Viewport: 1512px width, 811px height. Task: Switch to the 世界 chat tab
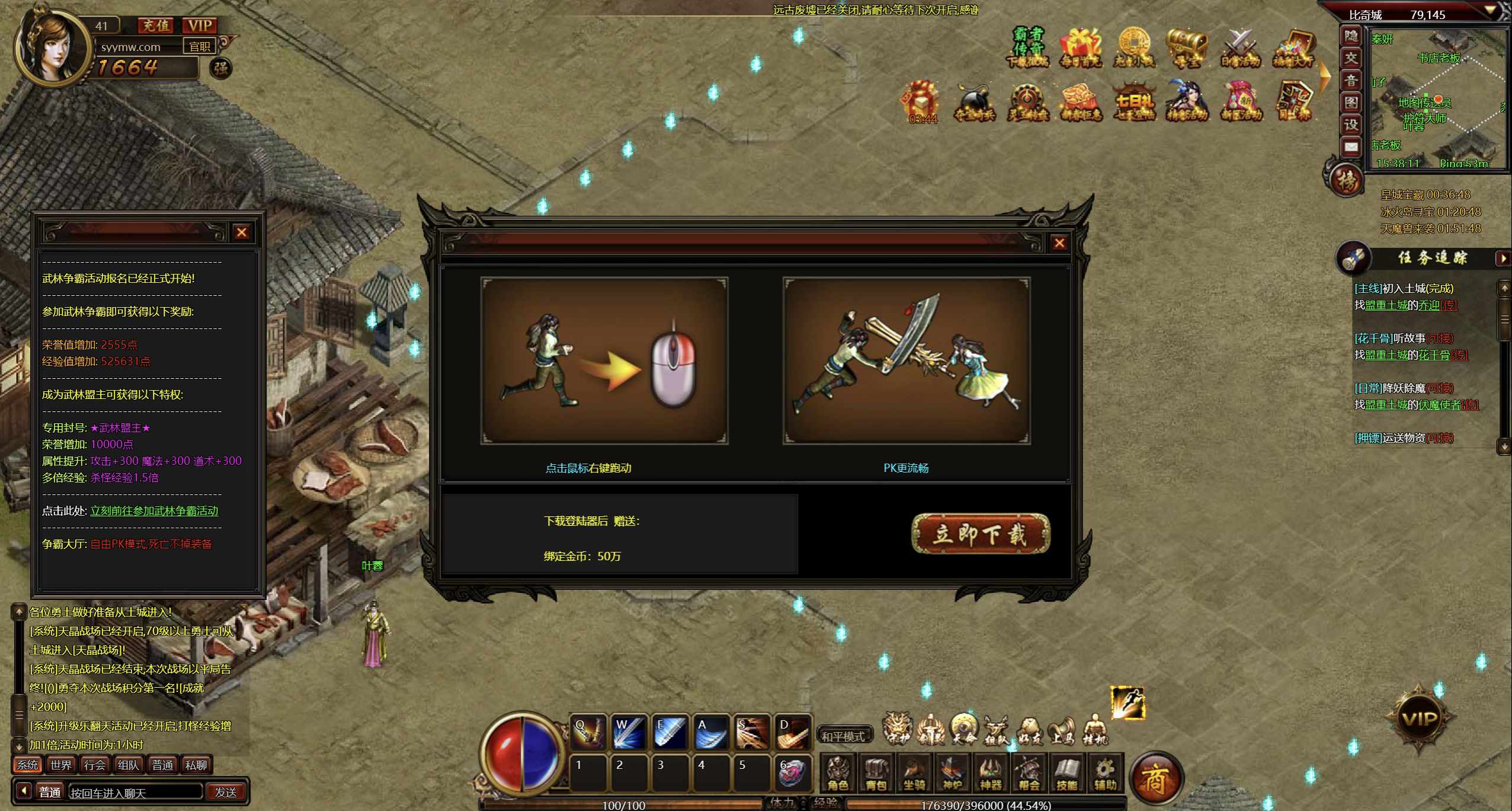pos(61,765)
